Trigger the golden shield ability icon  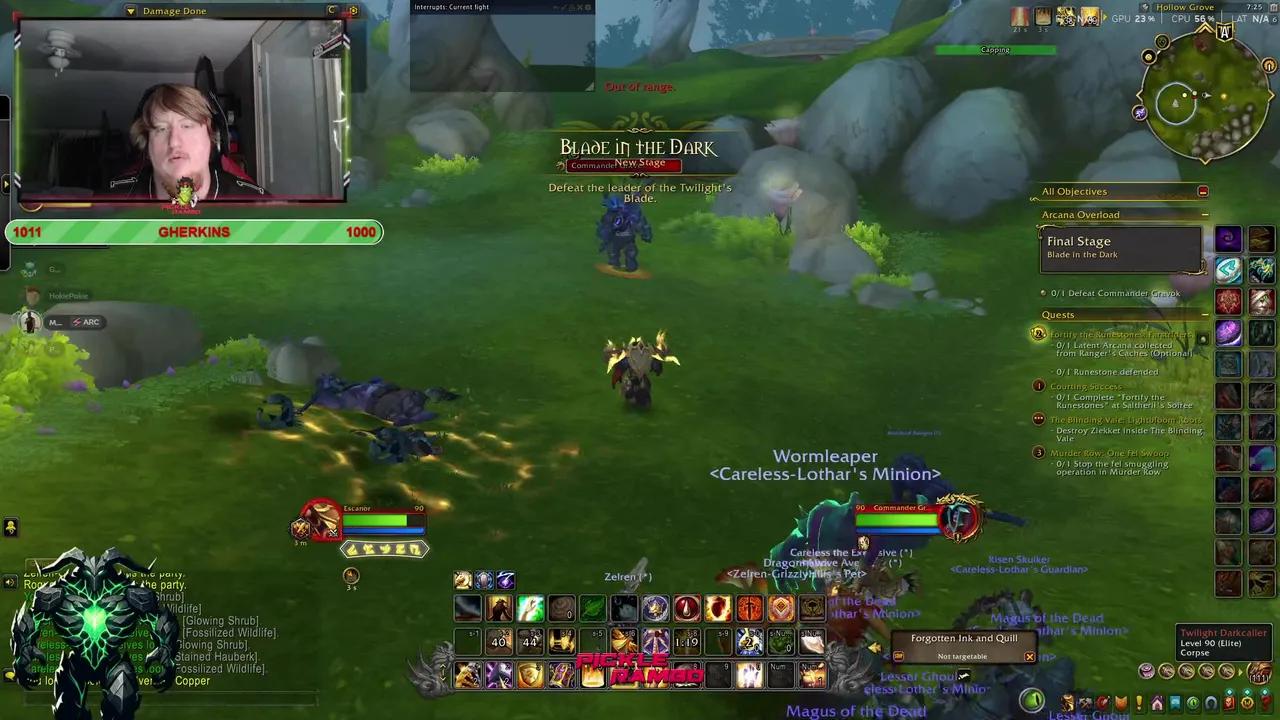781,607
